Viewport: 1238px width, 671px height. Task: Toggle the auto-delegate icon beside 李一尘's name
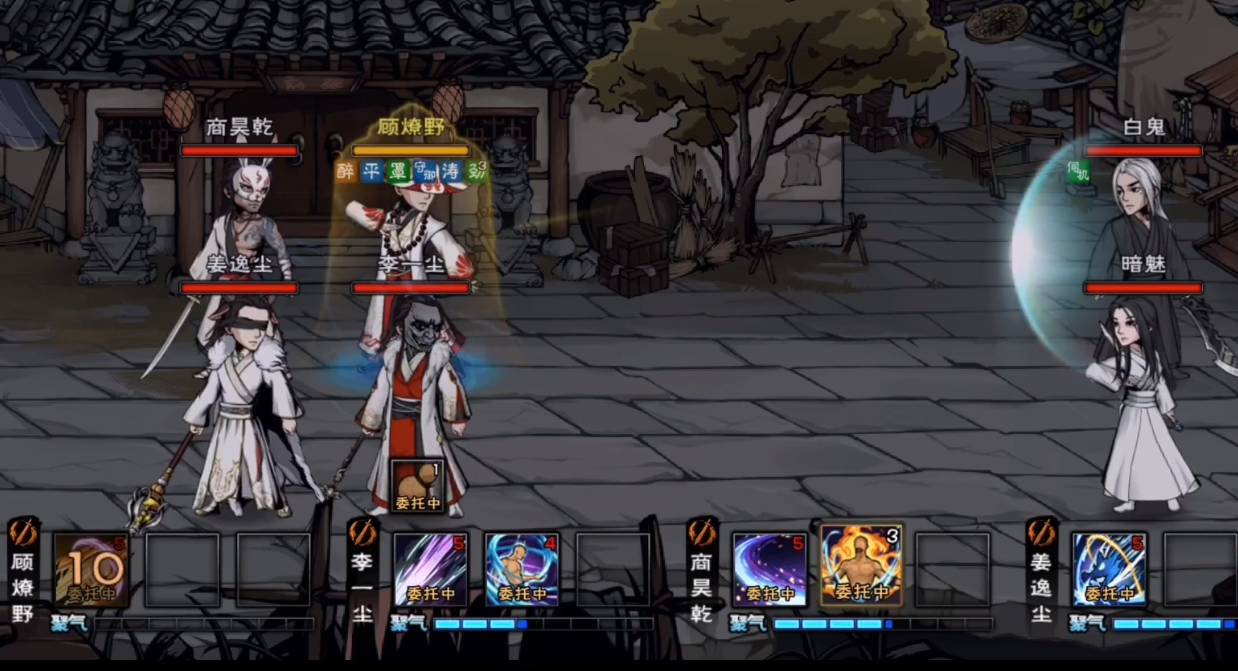[x=363, y=532]
